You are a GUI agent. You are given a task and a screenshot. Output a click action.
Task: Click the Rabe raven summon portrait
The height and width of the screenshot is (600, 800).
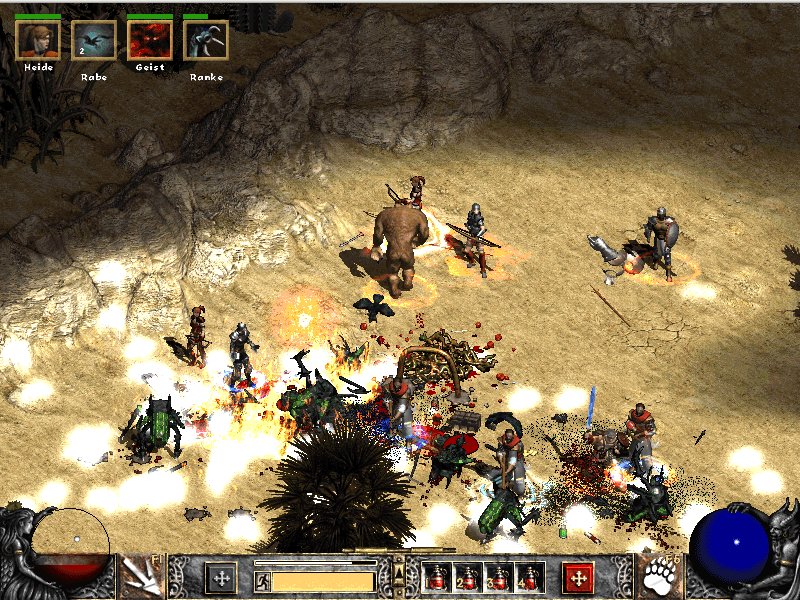pos(94,40)
